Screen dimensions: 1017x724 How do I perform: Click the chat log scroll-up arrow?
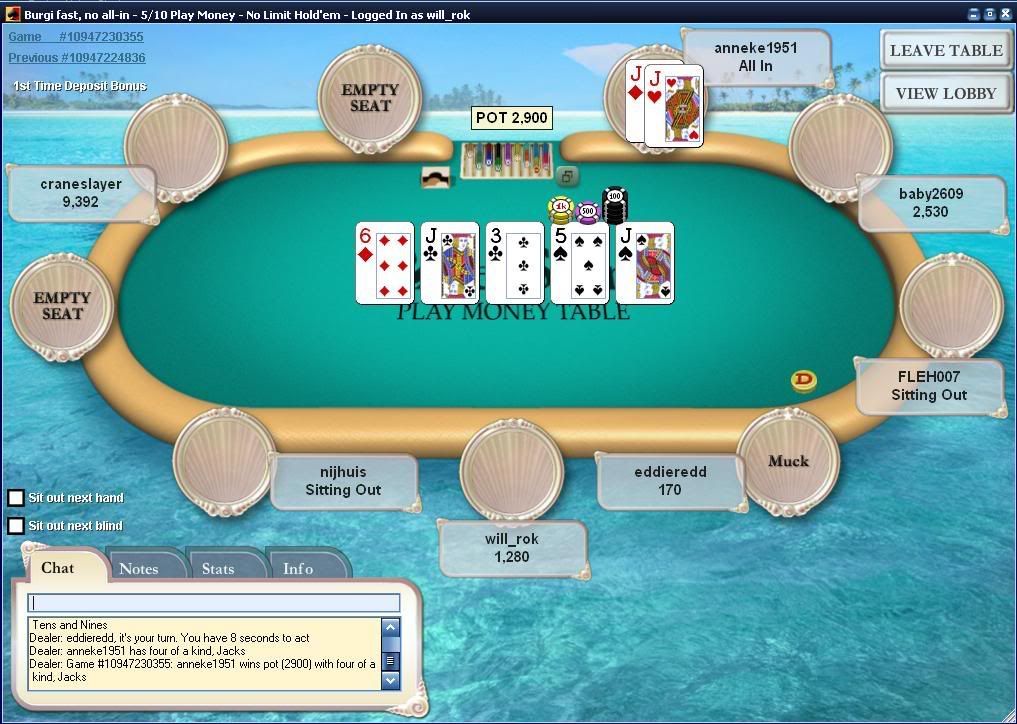391,627
